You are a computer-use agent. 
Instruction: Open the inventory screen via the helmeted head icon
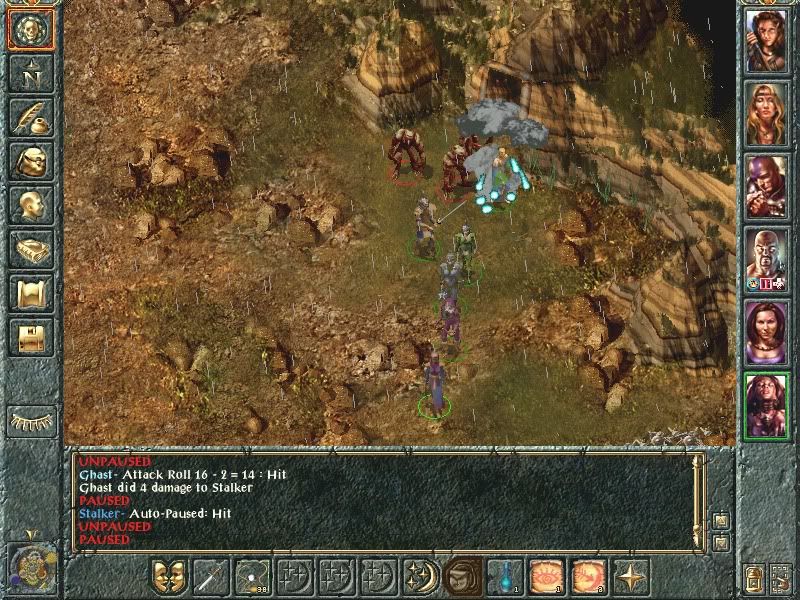coord(31,160)
